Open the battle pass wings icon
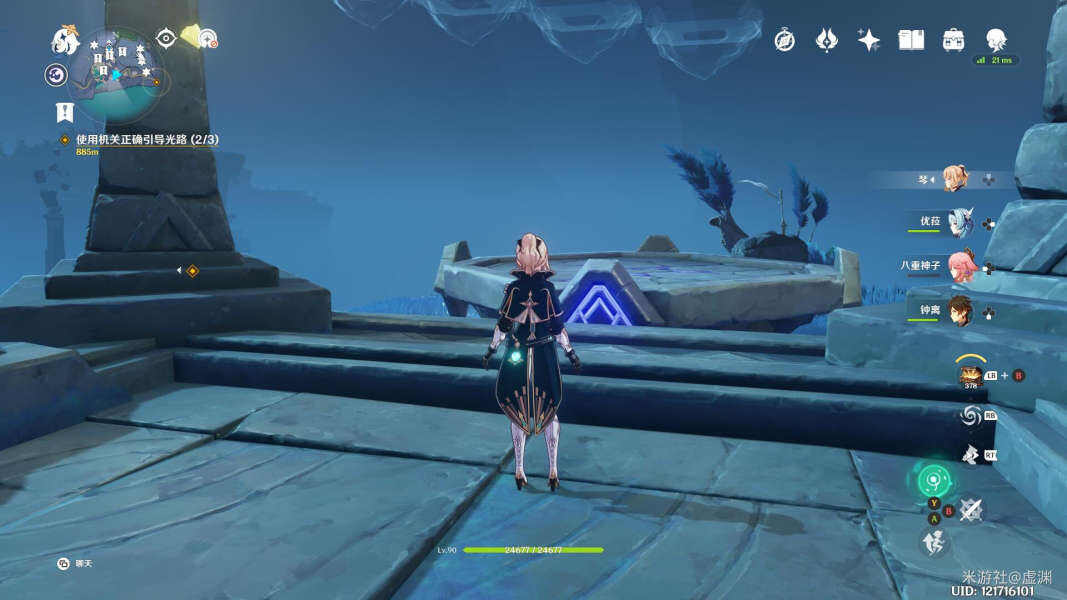This screenshot has height=600, width=1067. click(x=826, y=40)
